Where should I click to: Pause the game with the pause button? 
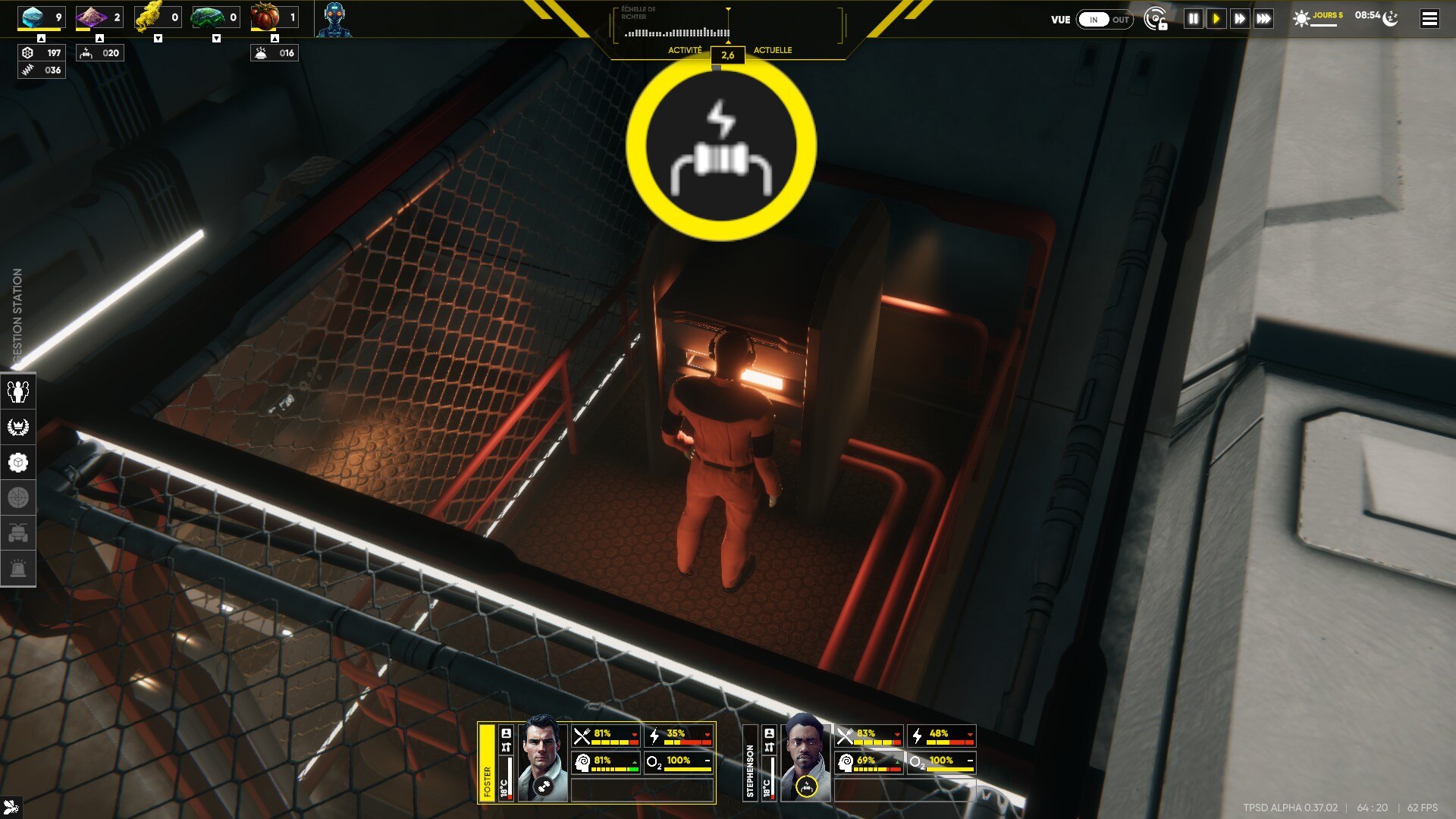[1193, 19]
